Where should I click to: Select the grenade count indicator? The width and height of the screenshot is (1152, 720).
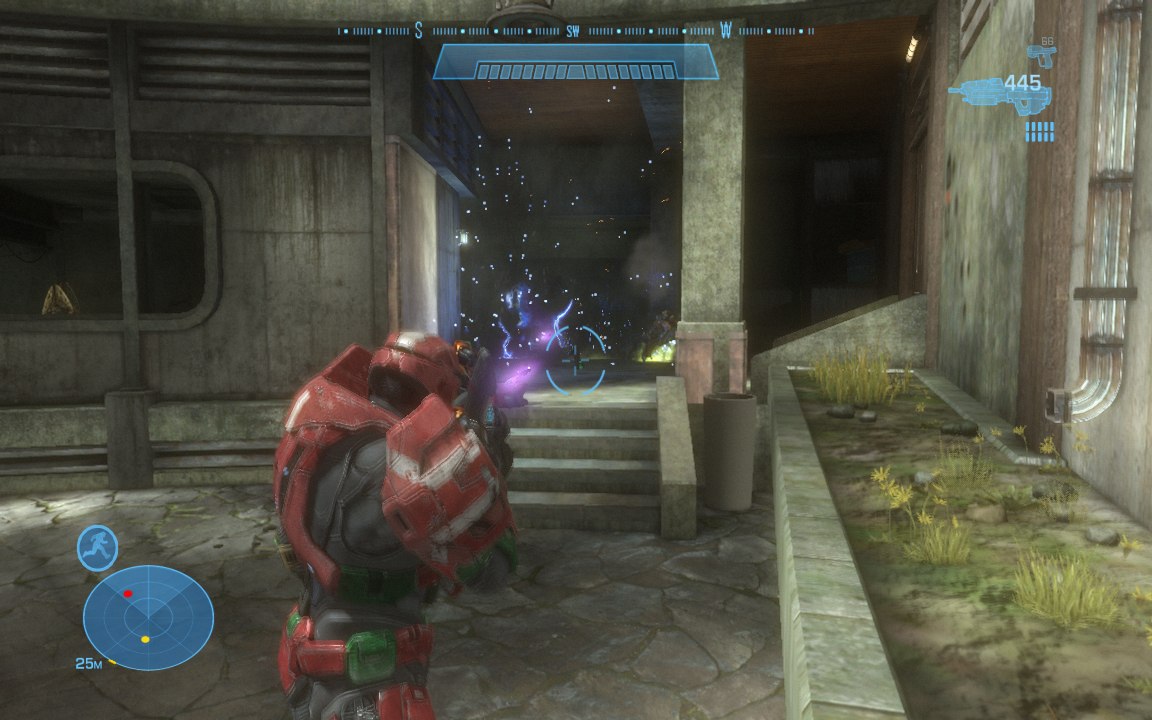(1040, 132)
